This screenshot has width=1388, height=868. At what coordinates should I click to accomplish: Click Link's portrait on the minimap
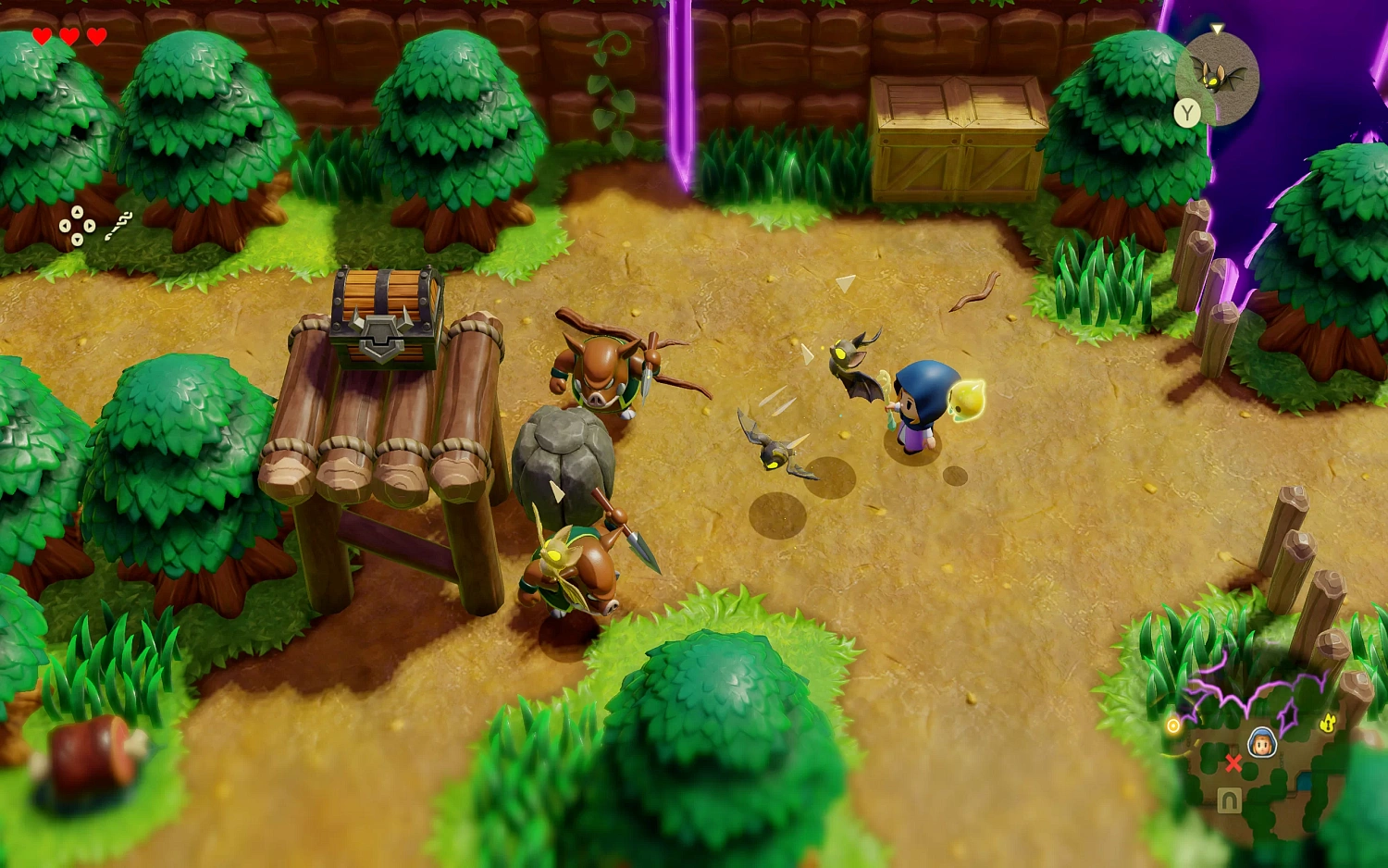click(1263, 741)
